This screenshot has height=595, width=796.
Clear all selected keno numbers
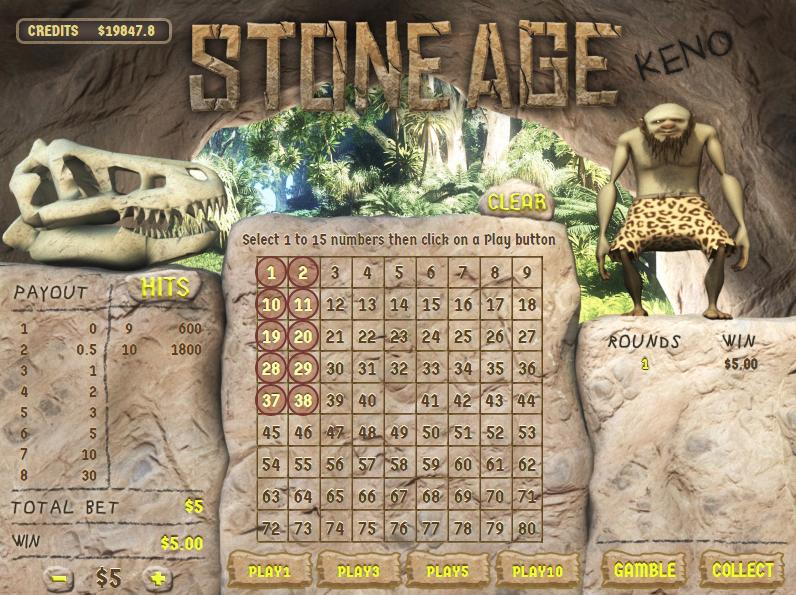pos(517,203)
